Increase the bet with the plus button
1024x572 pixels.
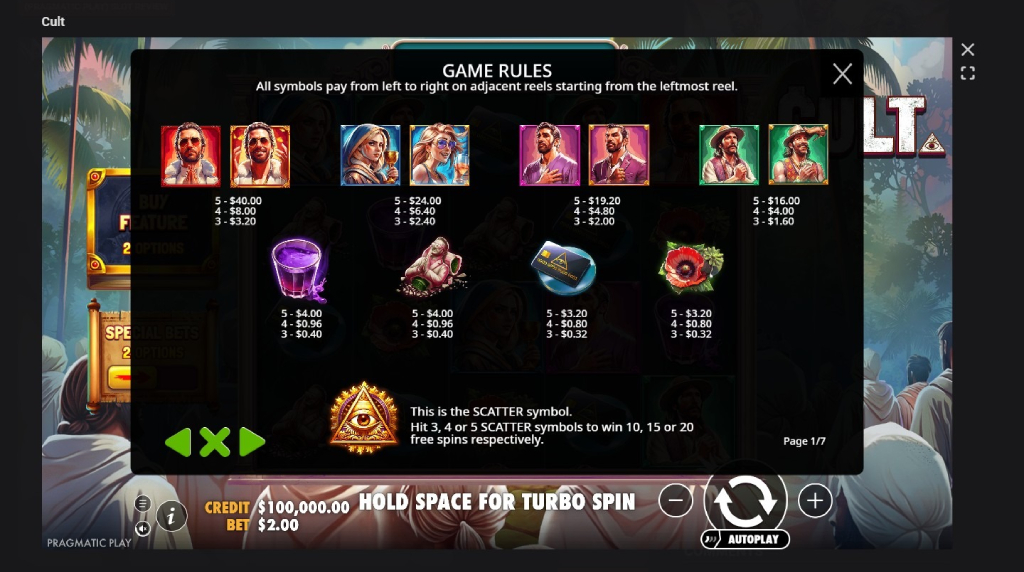(x=815, y=501)
